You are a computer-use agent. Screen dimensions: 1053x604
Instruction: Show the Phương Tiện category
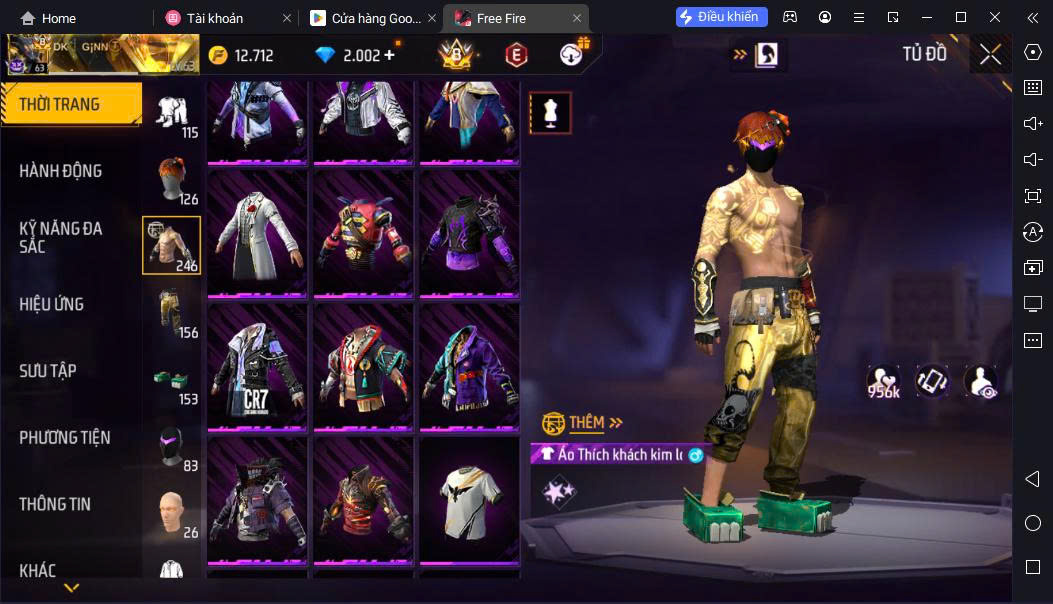65,437
